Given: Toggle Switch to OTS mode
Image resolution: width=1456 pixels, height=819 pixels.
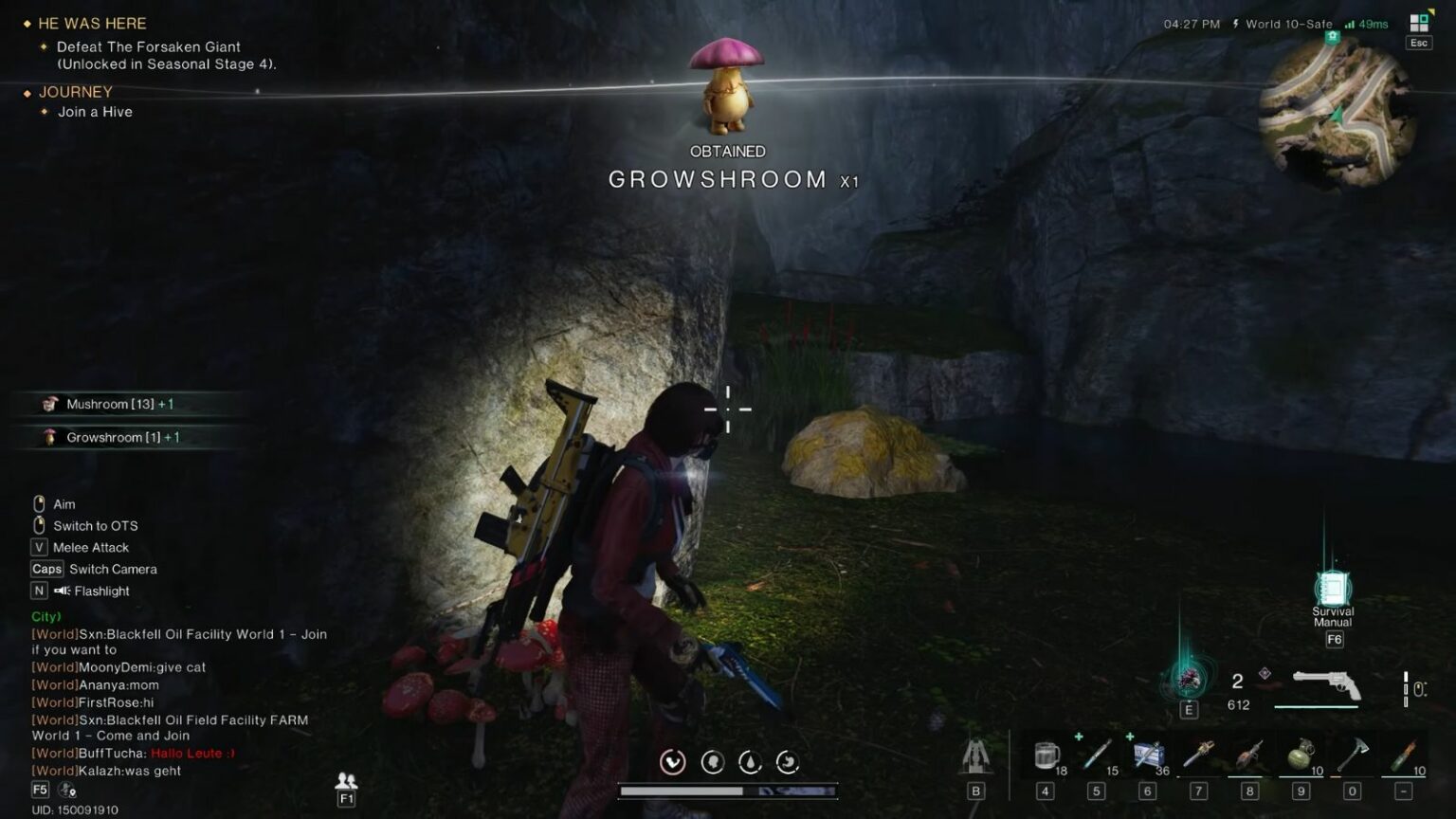Looking at the screenshot, I should pyautogui.click(x=95, y=525).
